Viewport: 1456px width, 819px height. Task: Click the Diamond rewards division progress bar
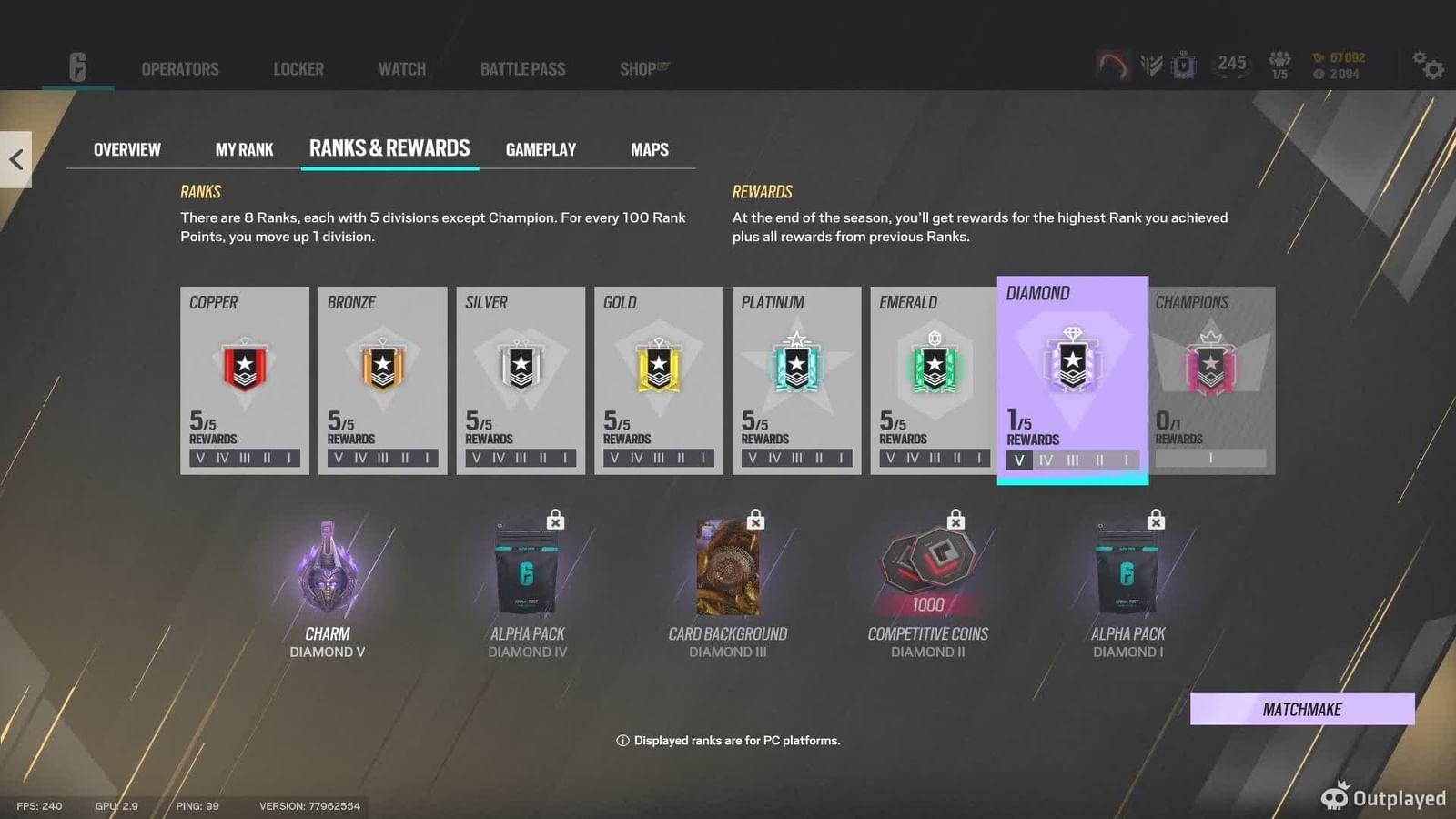point(1072,460)
